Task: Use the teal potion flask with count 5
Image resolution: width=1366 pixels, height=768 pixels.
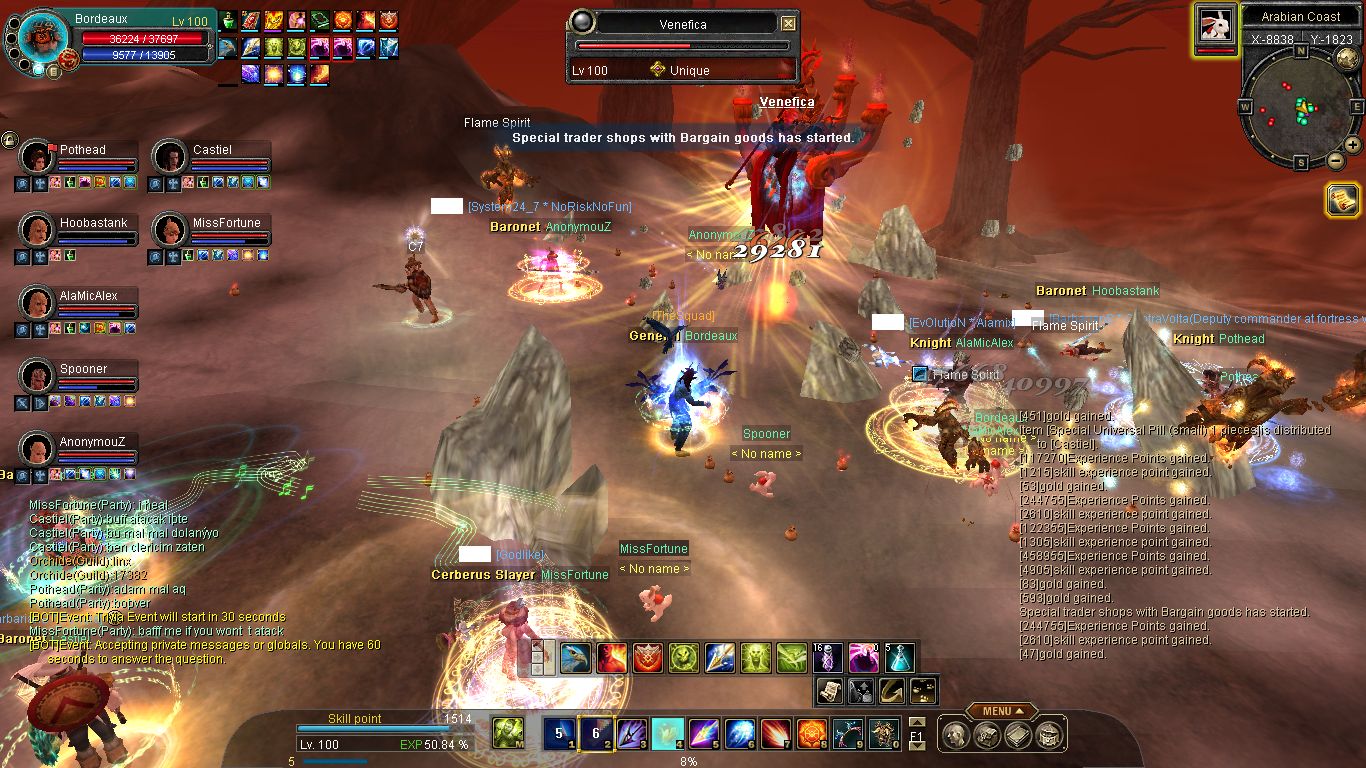Action: (899, 658)
